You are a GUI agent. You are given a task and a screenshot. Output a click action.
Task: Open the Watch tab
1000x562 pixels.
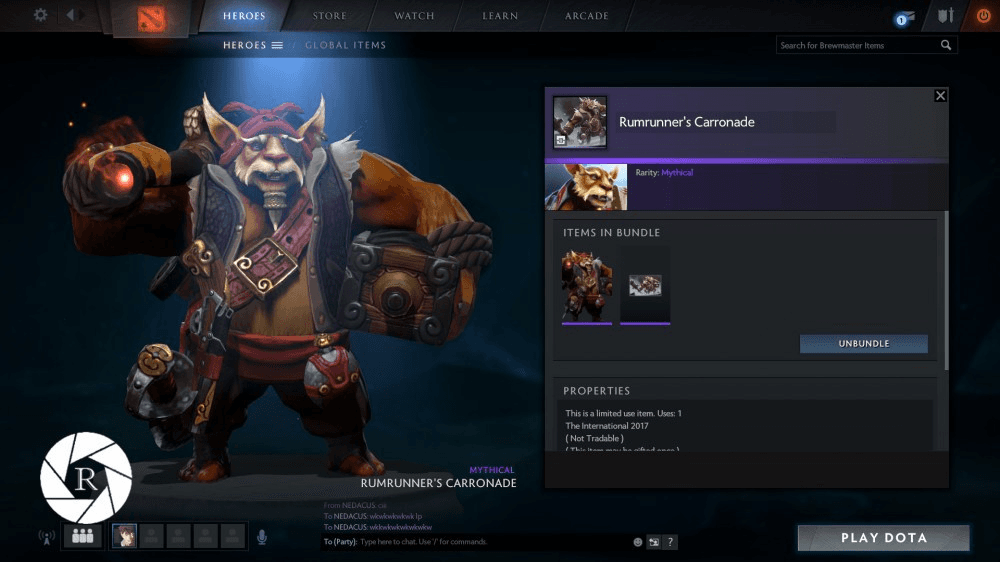[x=414, y=16]
